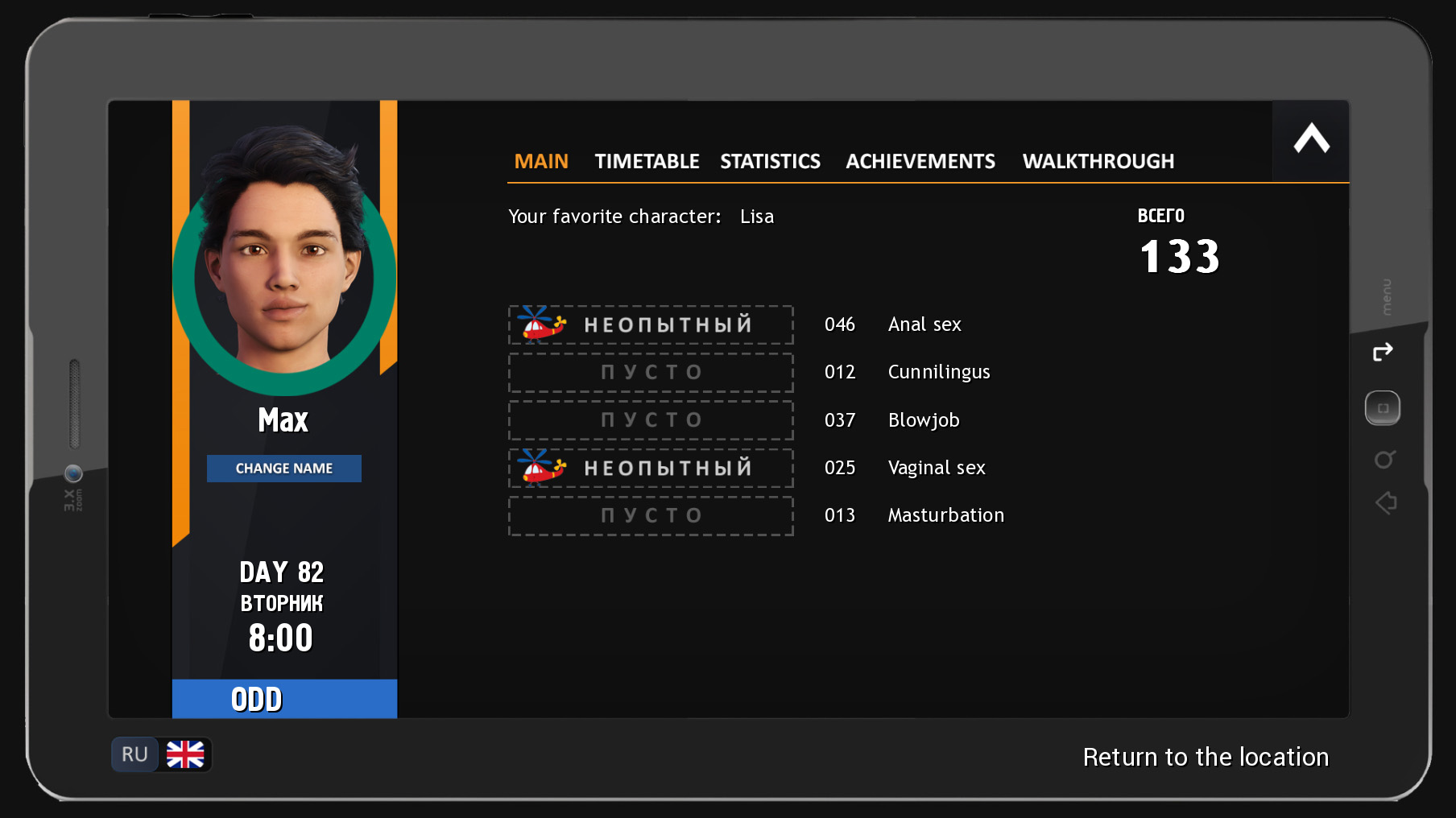Viewport: 1456px width, 818px height.
Task: Tap the tablet's share arrow icon
Action: (1383, 352)
